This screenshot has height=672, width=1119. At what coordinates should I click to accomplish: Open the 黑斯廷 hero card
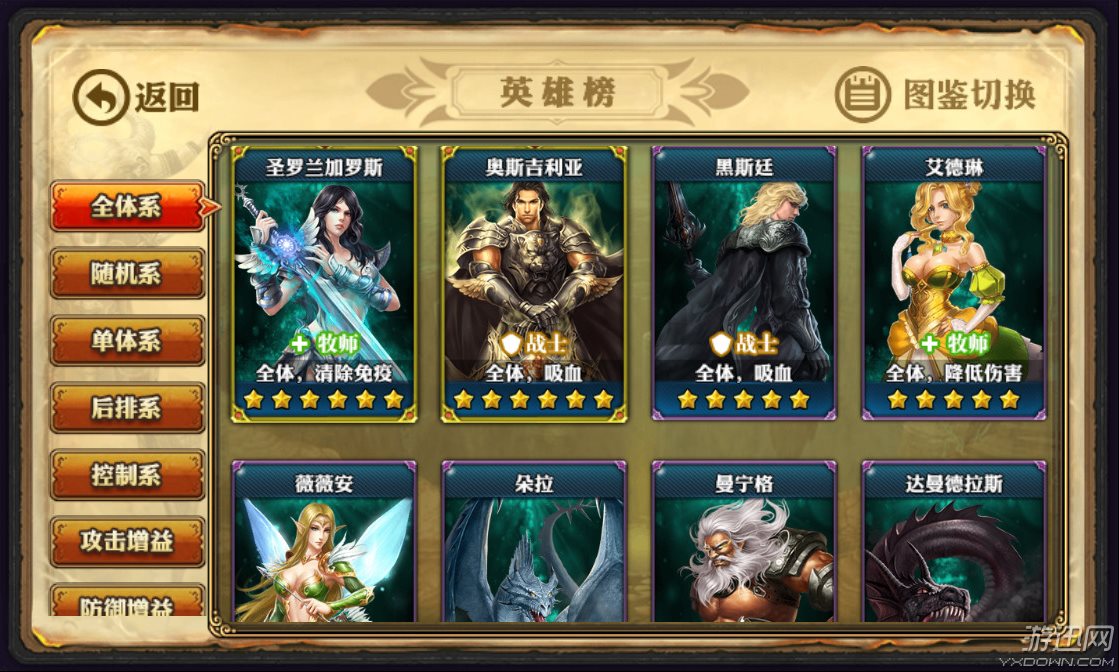744,285
